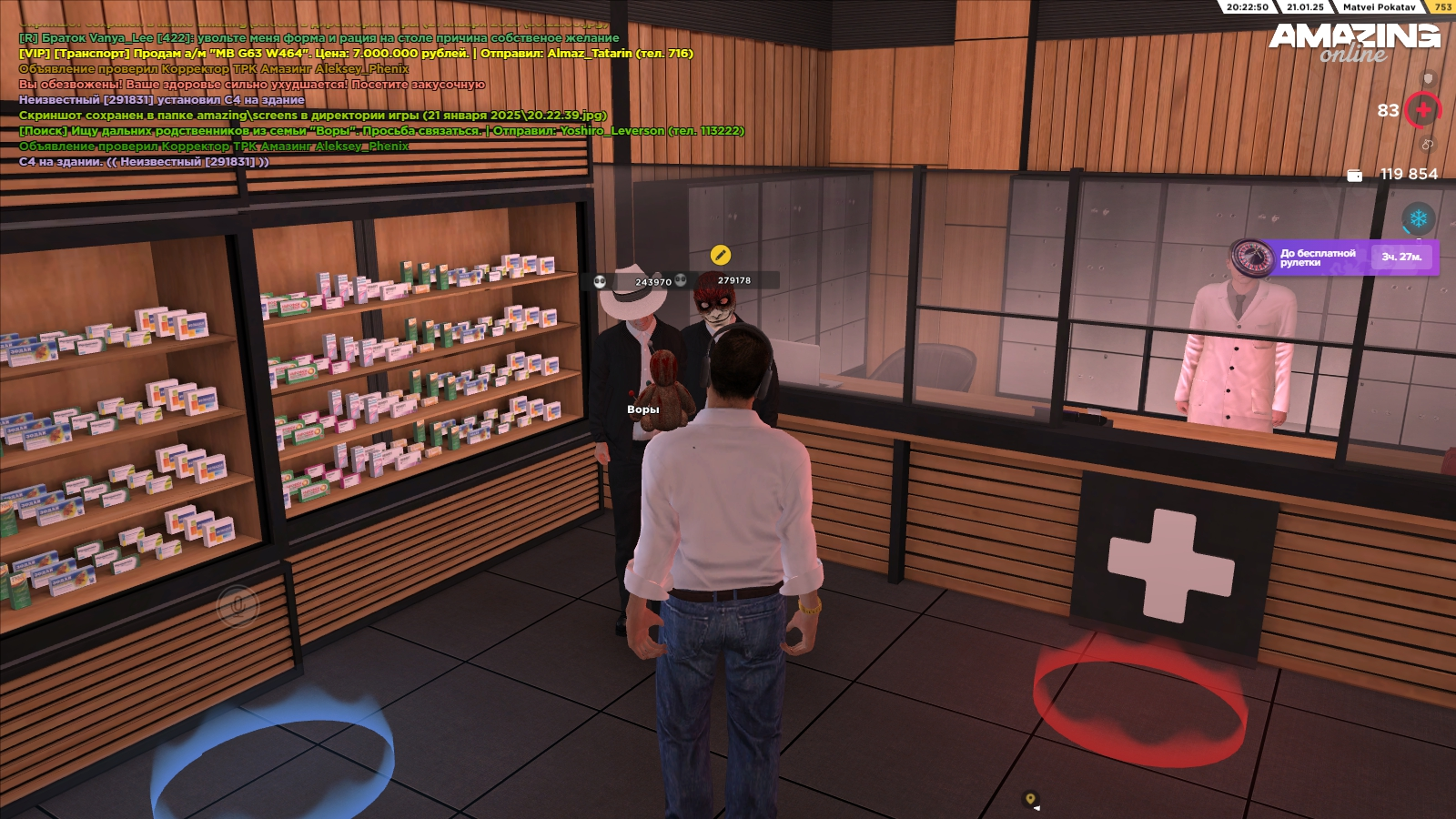This screenshot has height=819, width=1456.
Task: Click the Amazing Online logo
Action: (1354, 42)
